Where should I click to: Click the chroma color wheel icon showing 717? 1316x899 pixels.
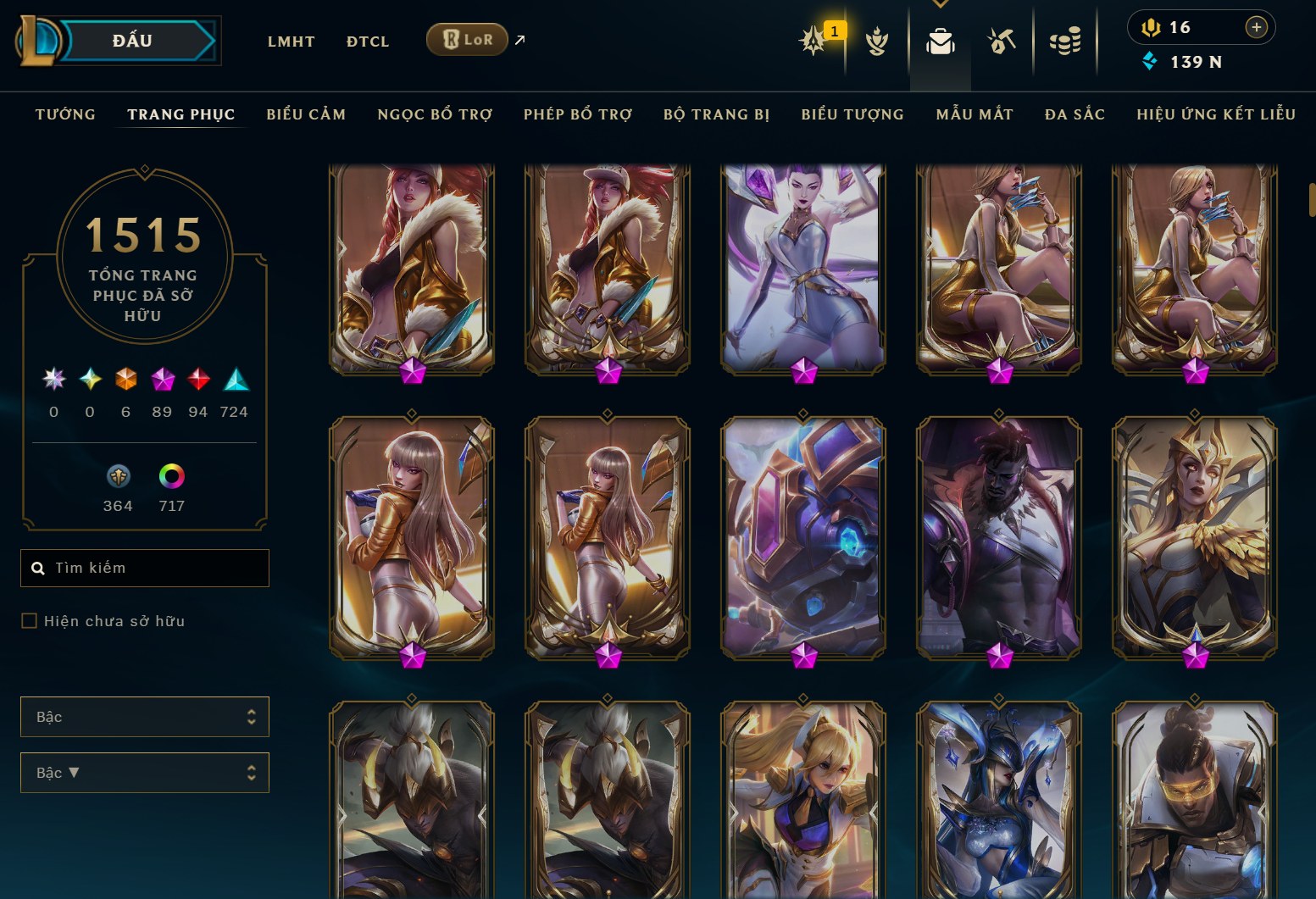(x=172, y=476)
